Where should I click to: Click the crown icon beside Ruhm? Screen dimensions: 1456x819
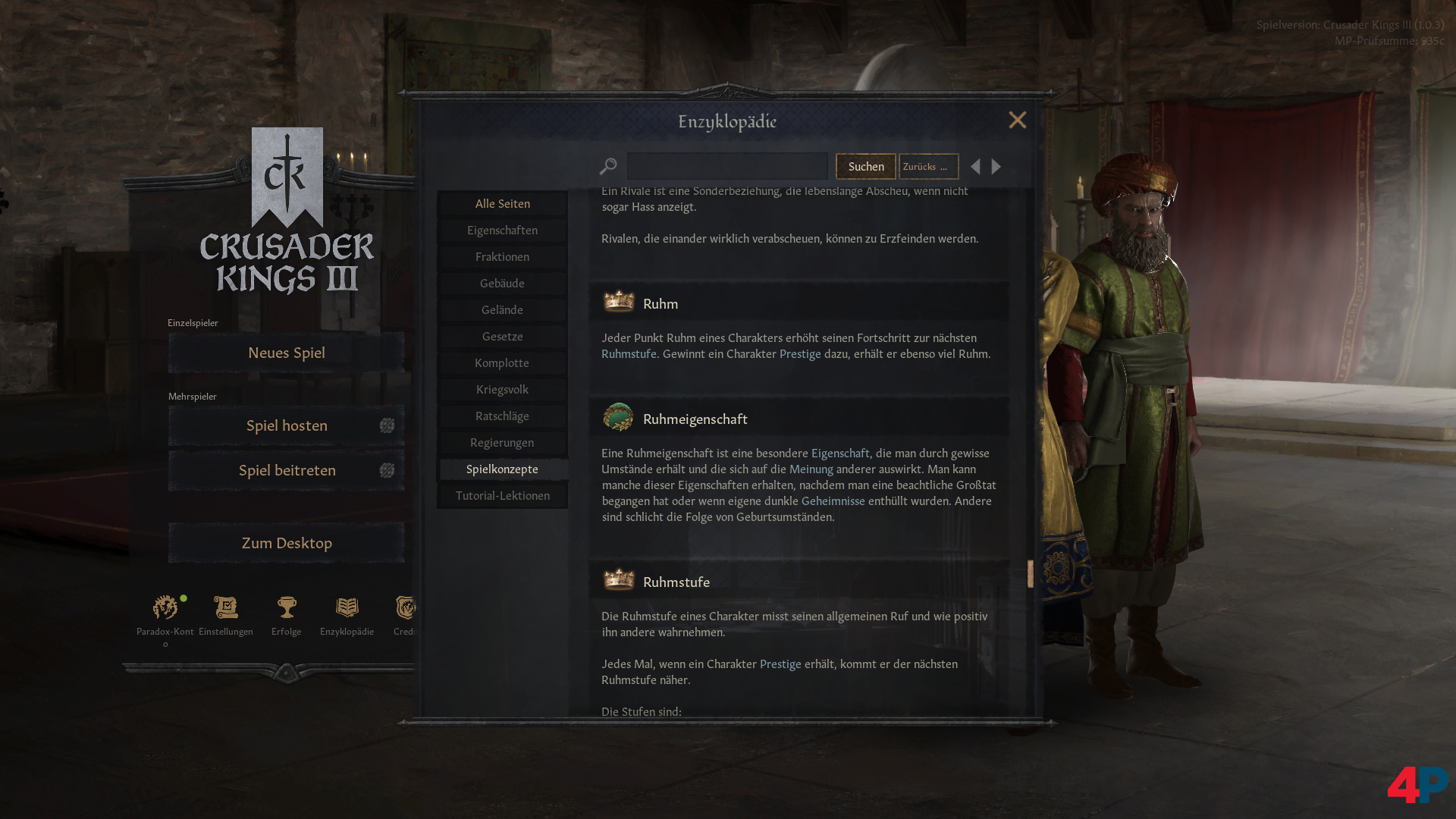pos(619,301)
